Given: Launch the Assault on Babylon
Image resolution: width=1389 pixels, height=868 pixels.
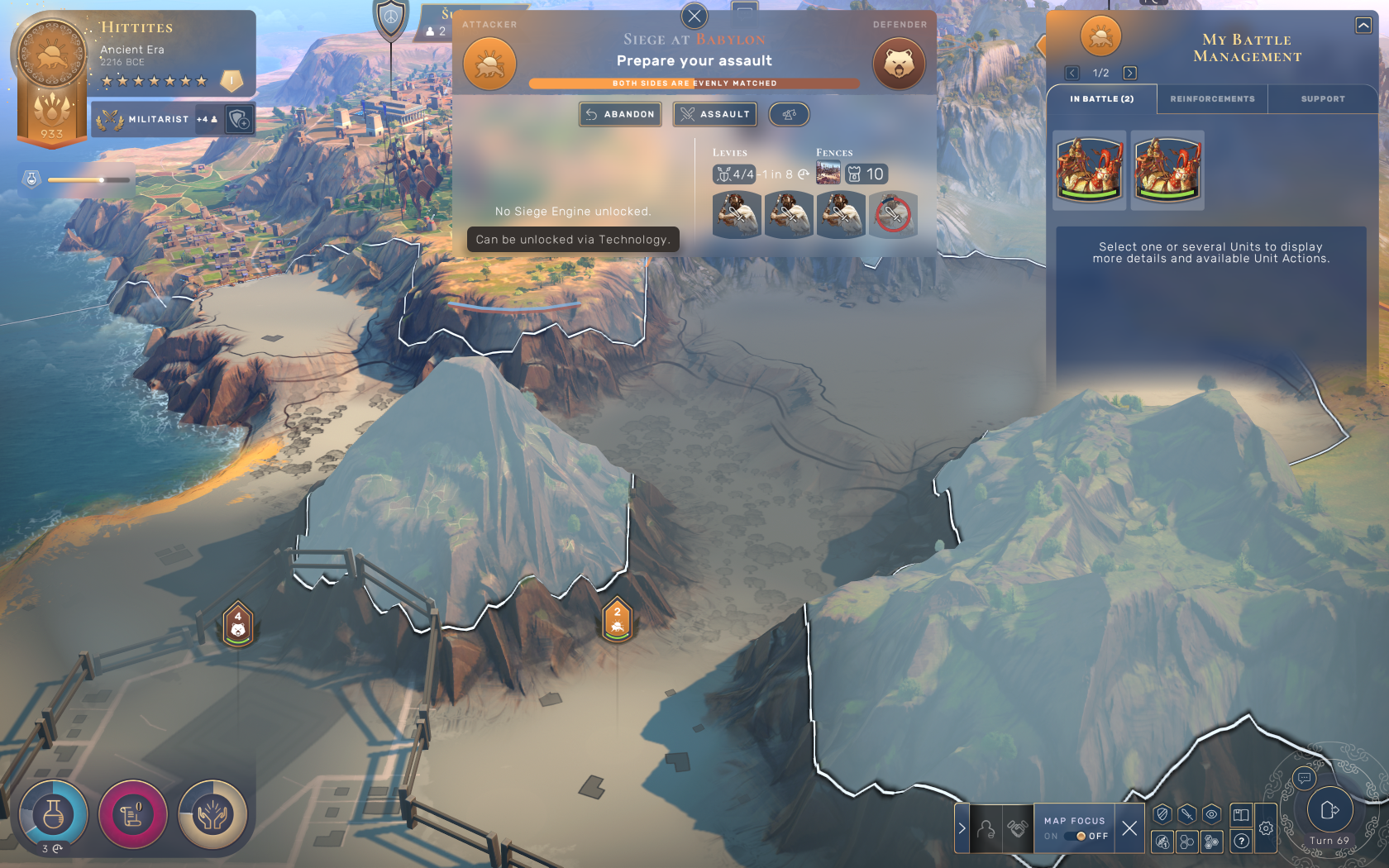Looking at the screenshot, I should [715, 114].
